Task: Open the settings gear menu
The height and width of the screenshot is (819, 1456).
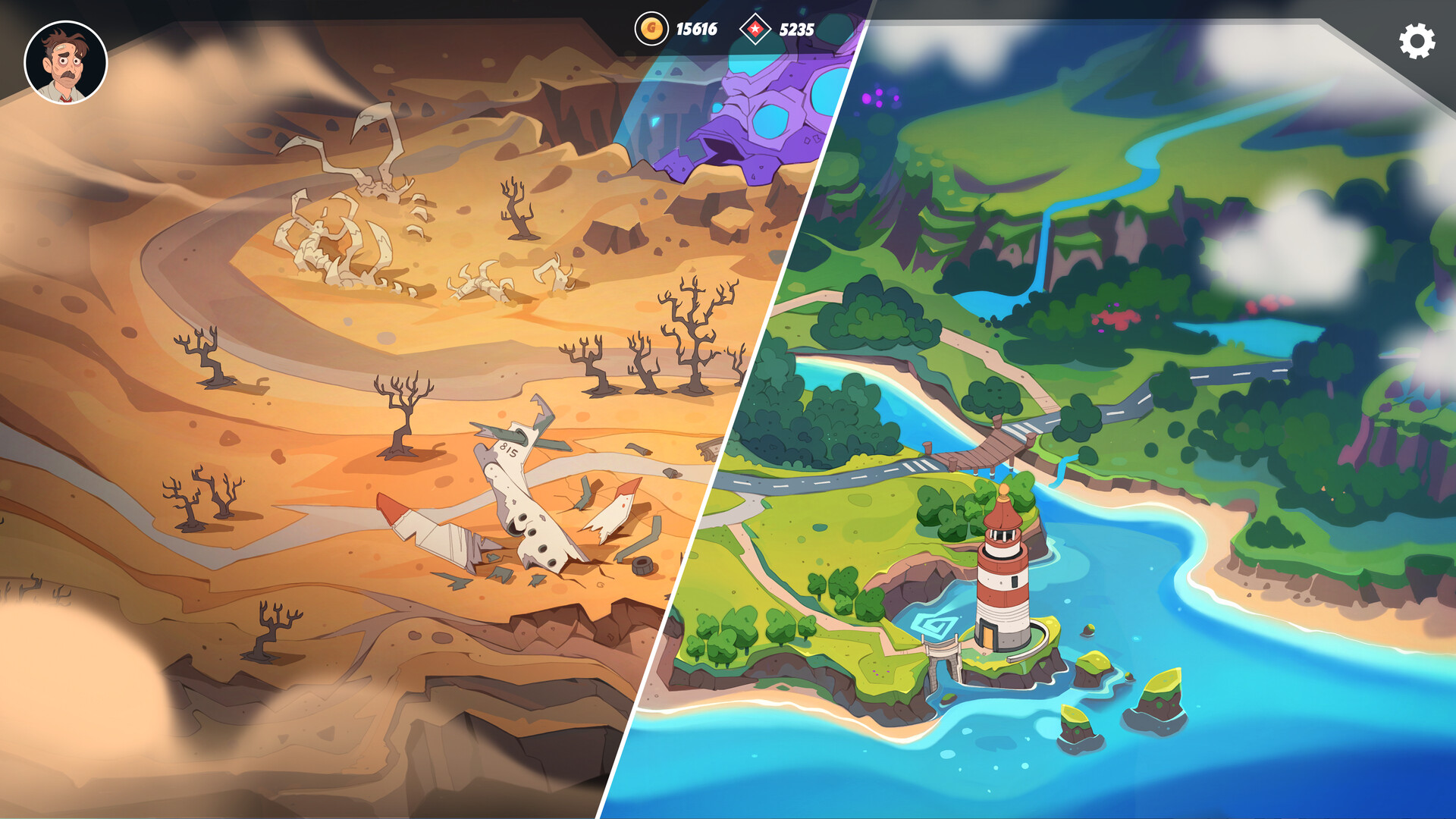Action: click(1416, 41)
